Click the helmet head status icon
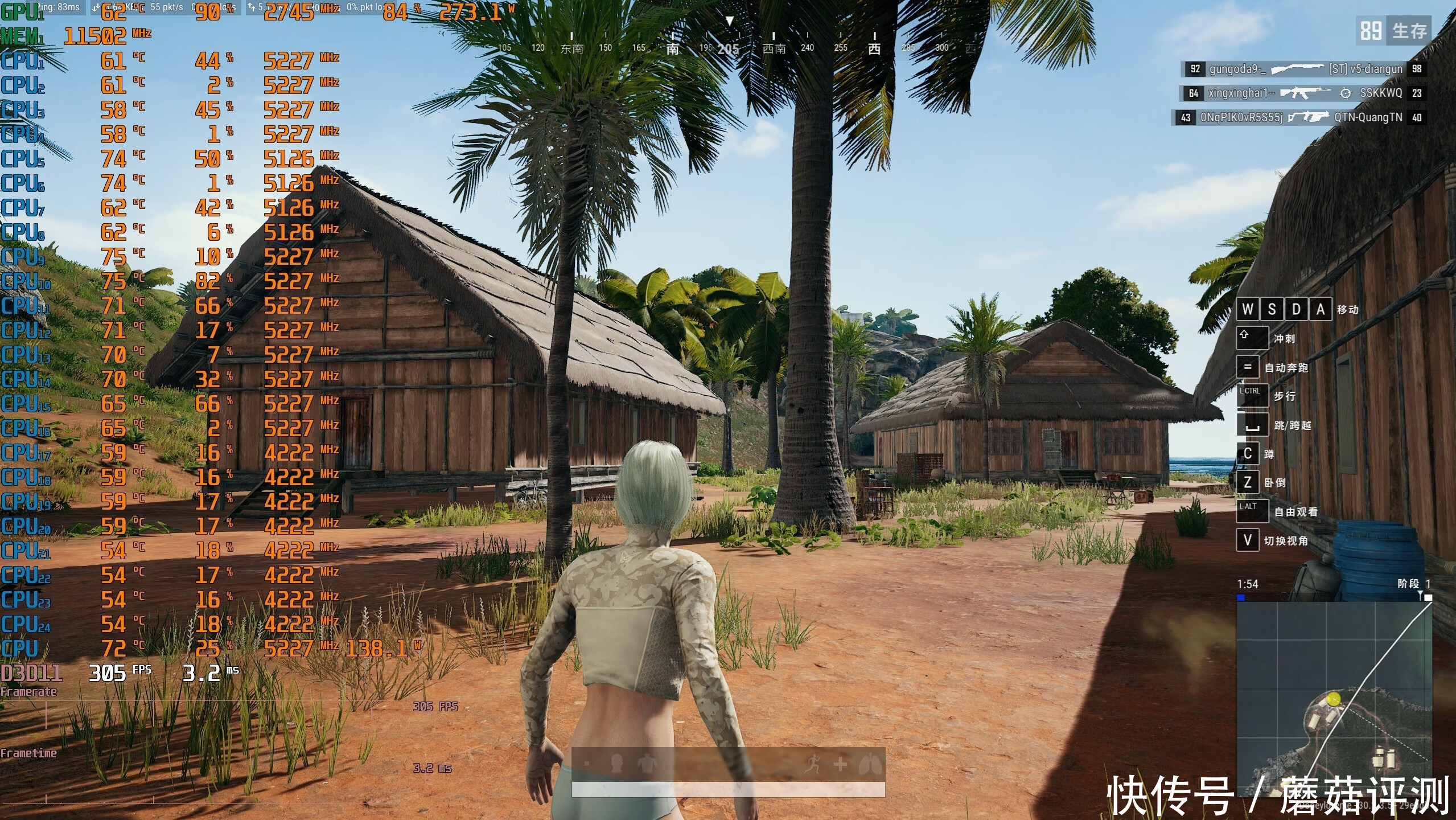 [x=616, y=764]
